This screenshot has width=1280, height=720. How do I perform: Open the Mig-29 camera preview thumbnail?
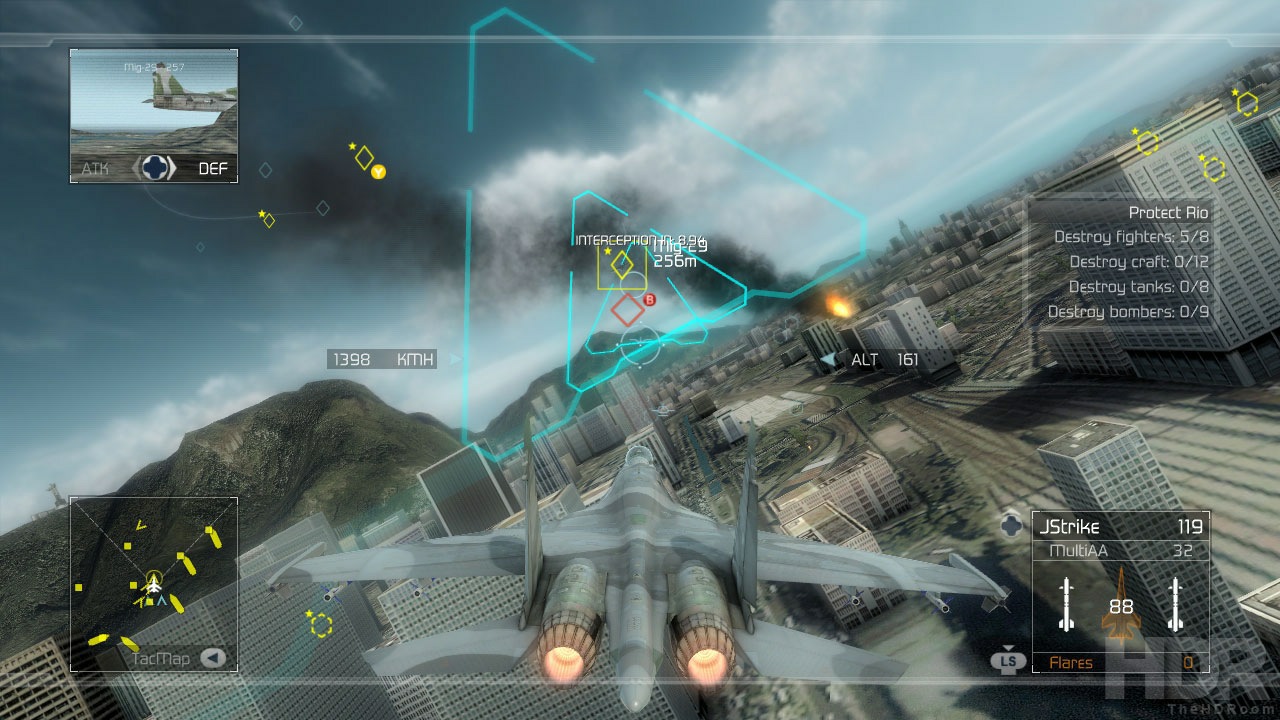pyautogui.click(x=152, y=100)
